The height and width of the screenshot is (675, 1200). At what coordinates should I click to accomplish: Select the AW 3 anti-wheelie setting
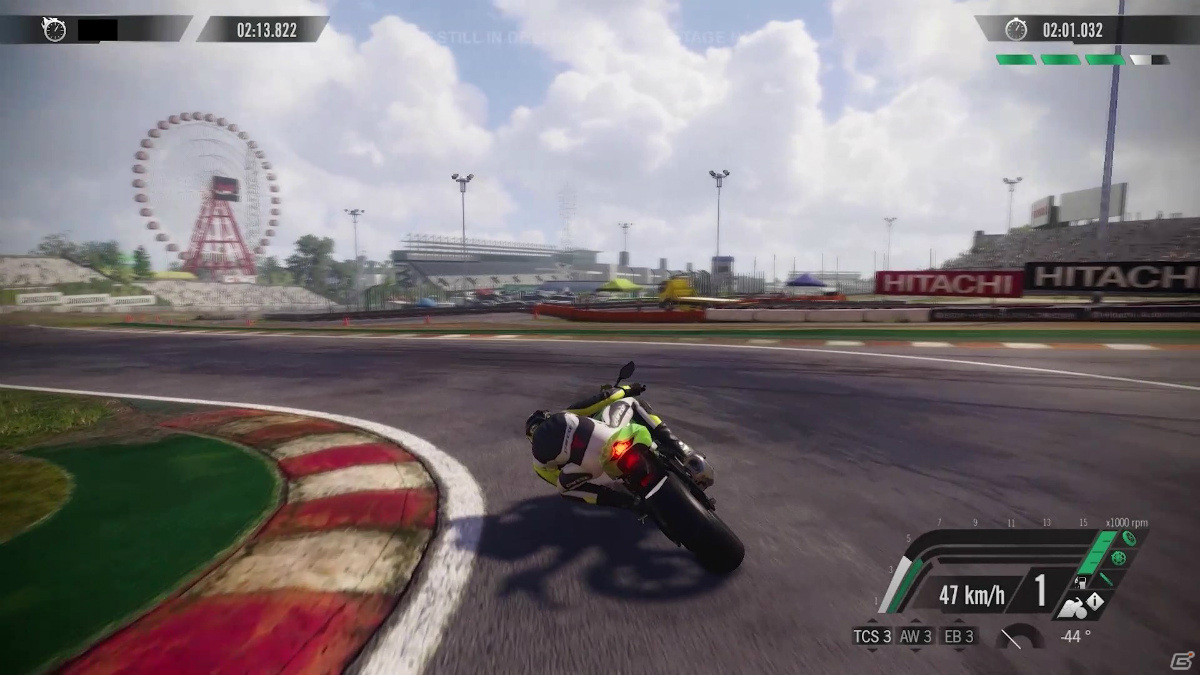pyautogui.click(x=916, y=636)
